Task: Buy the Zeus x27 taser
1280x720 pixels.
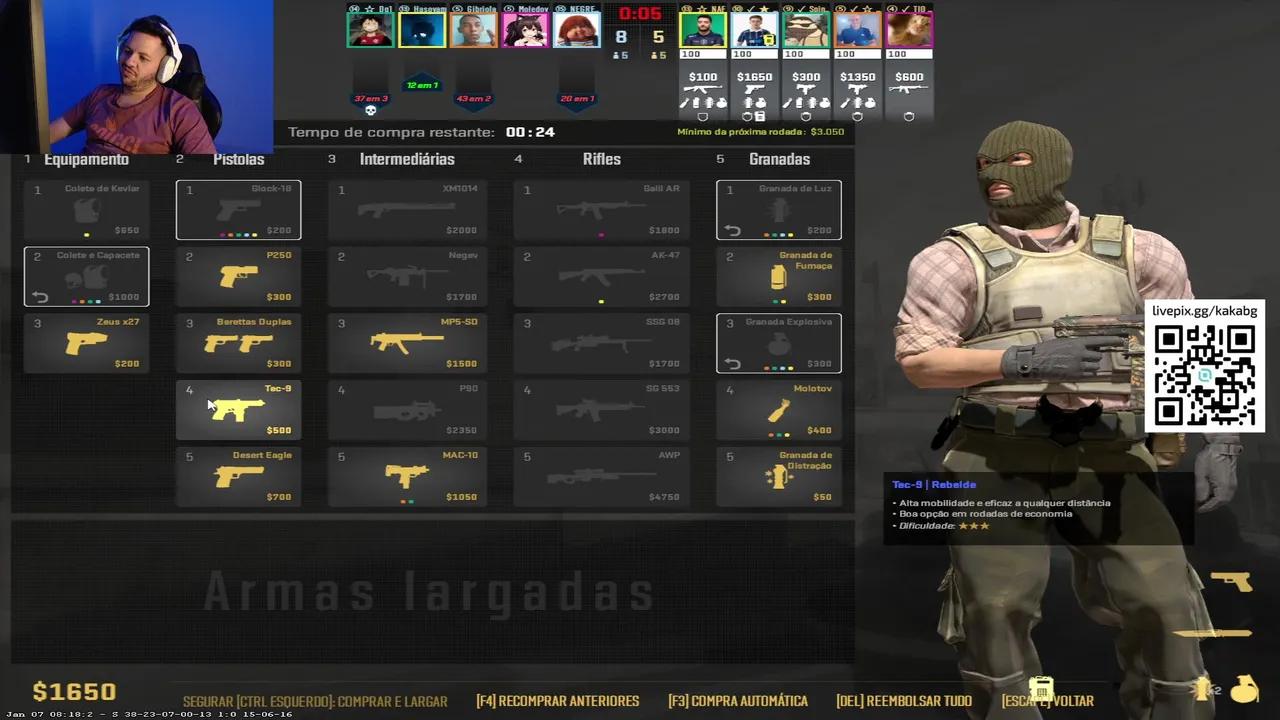Action: pos(86,343)
